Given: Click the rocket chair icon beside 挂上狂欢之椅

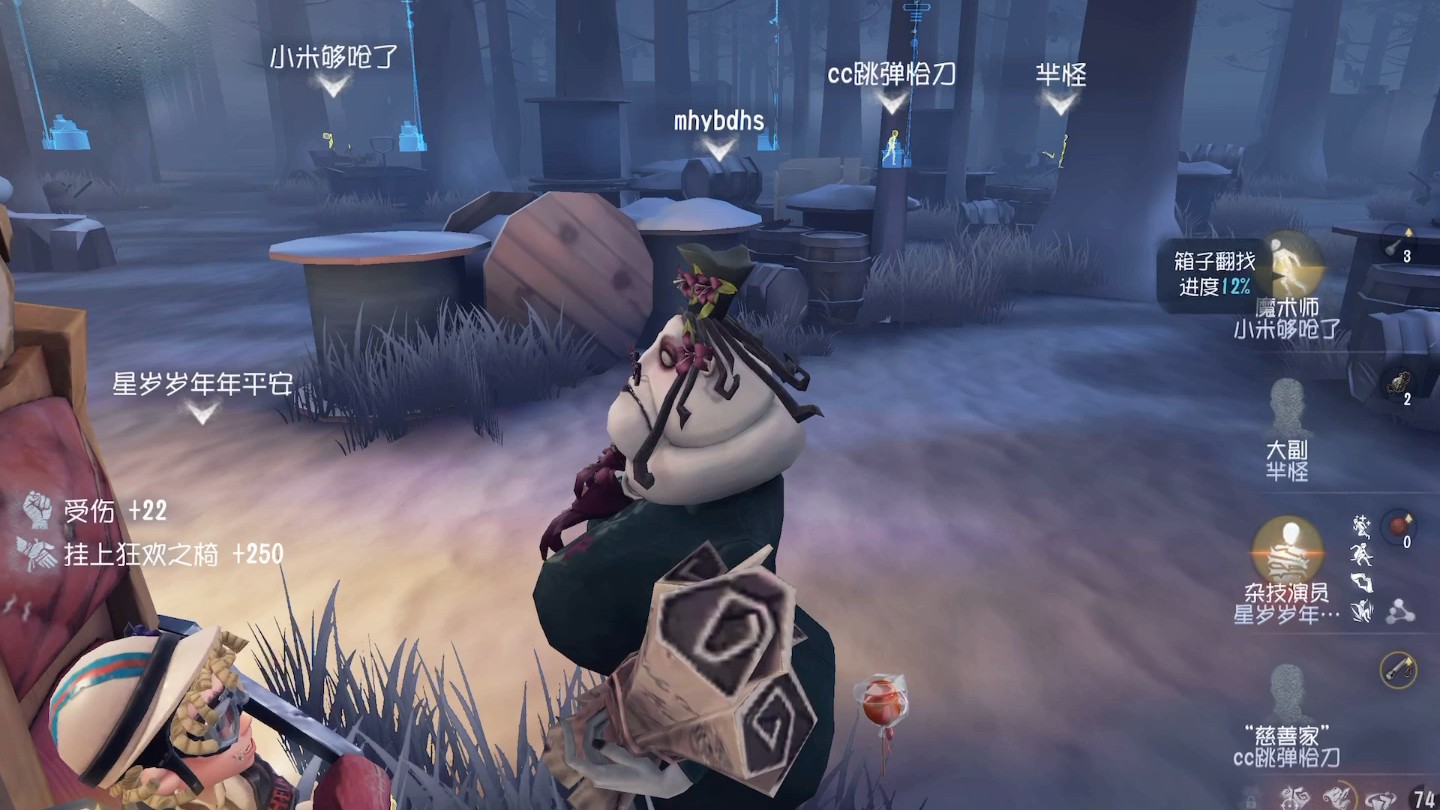Looking at the screenshot, I should (x=40, y=553).
